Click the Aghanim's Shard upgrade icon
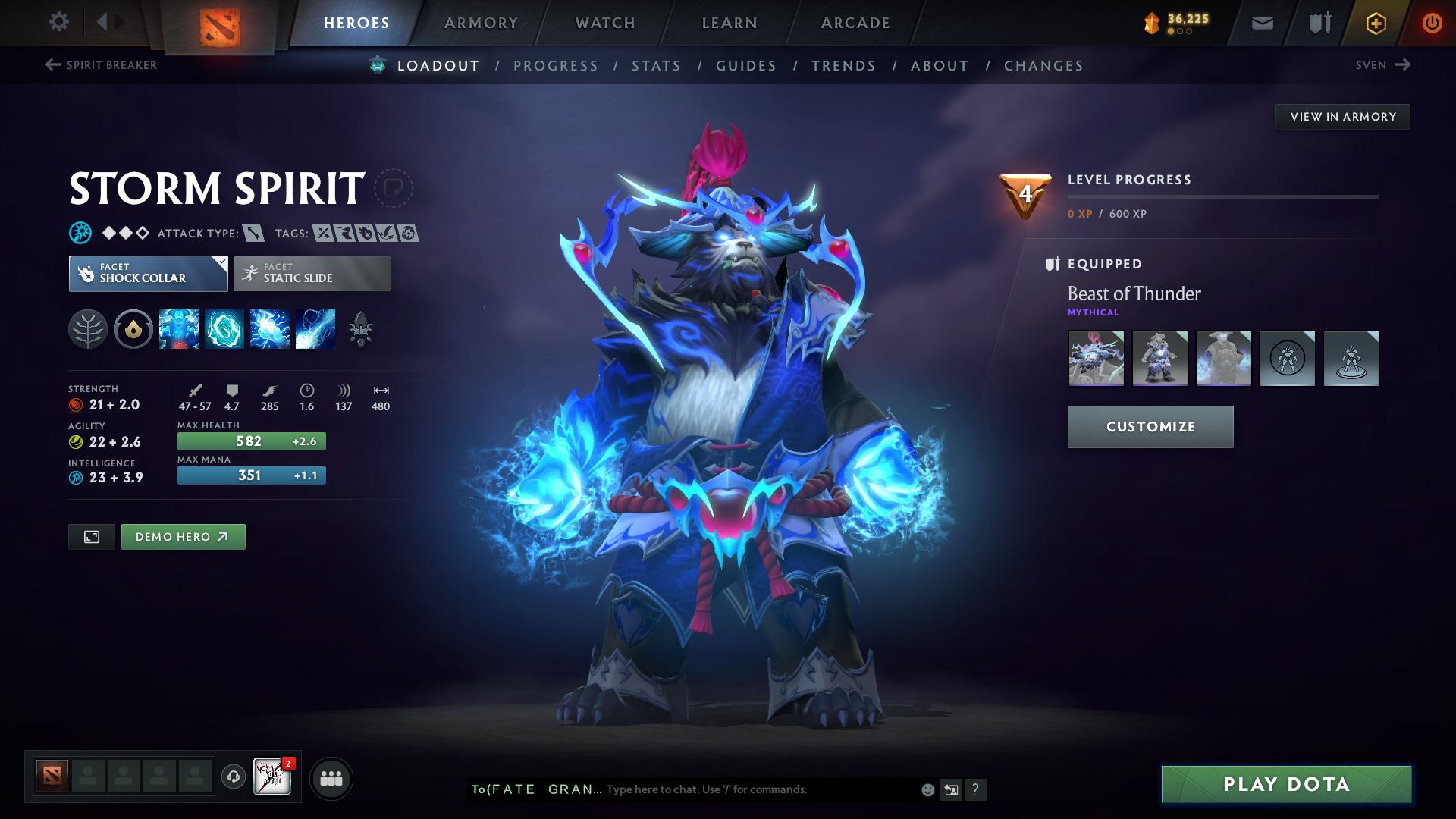 [360, 329]
